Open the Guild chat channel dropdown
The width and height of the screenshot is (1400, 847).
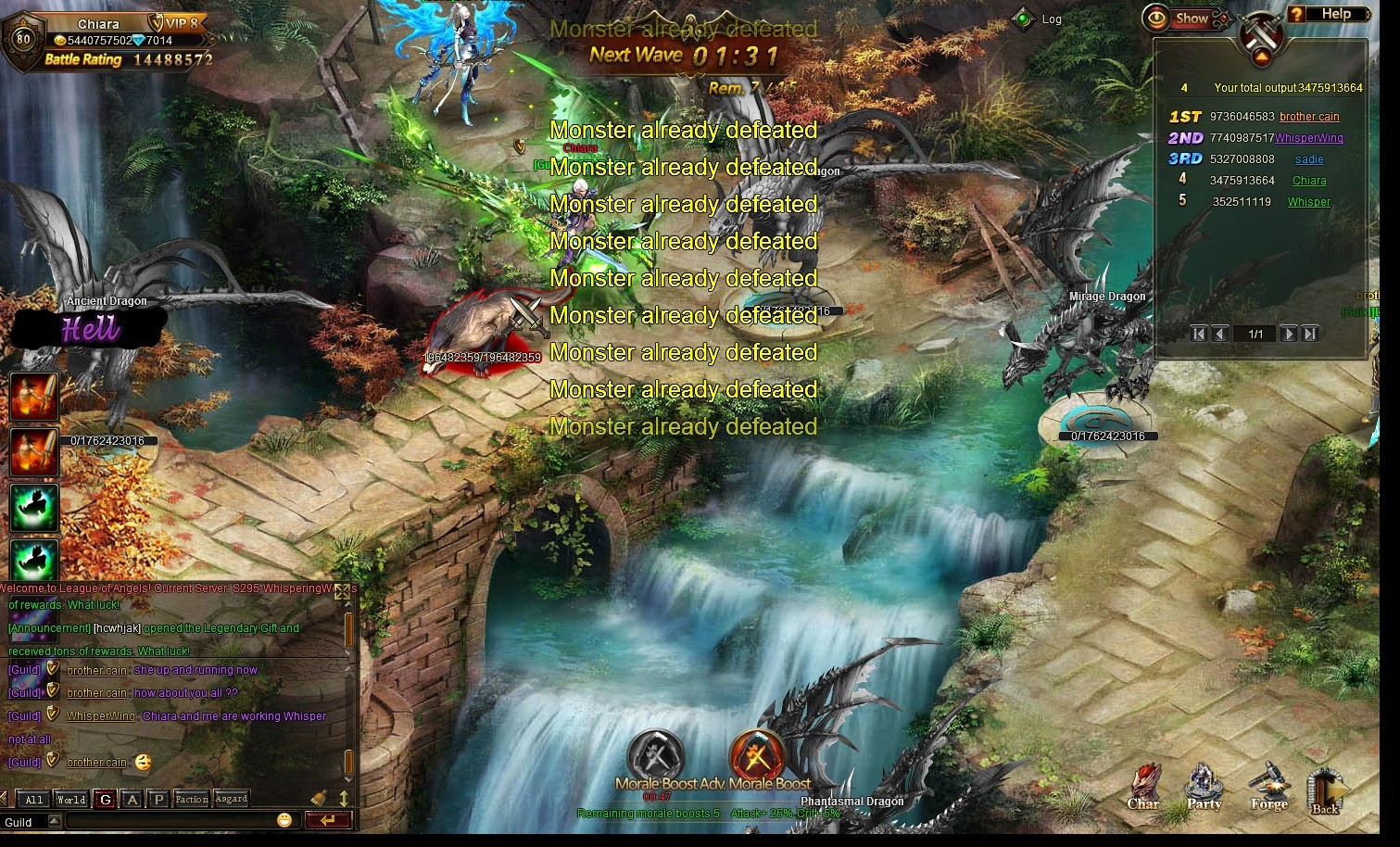[54, 821]
